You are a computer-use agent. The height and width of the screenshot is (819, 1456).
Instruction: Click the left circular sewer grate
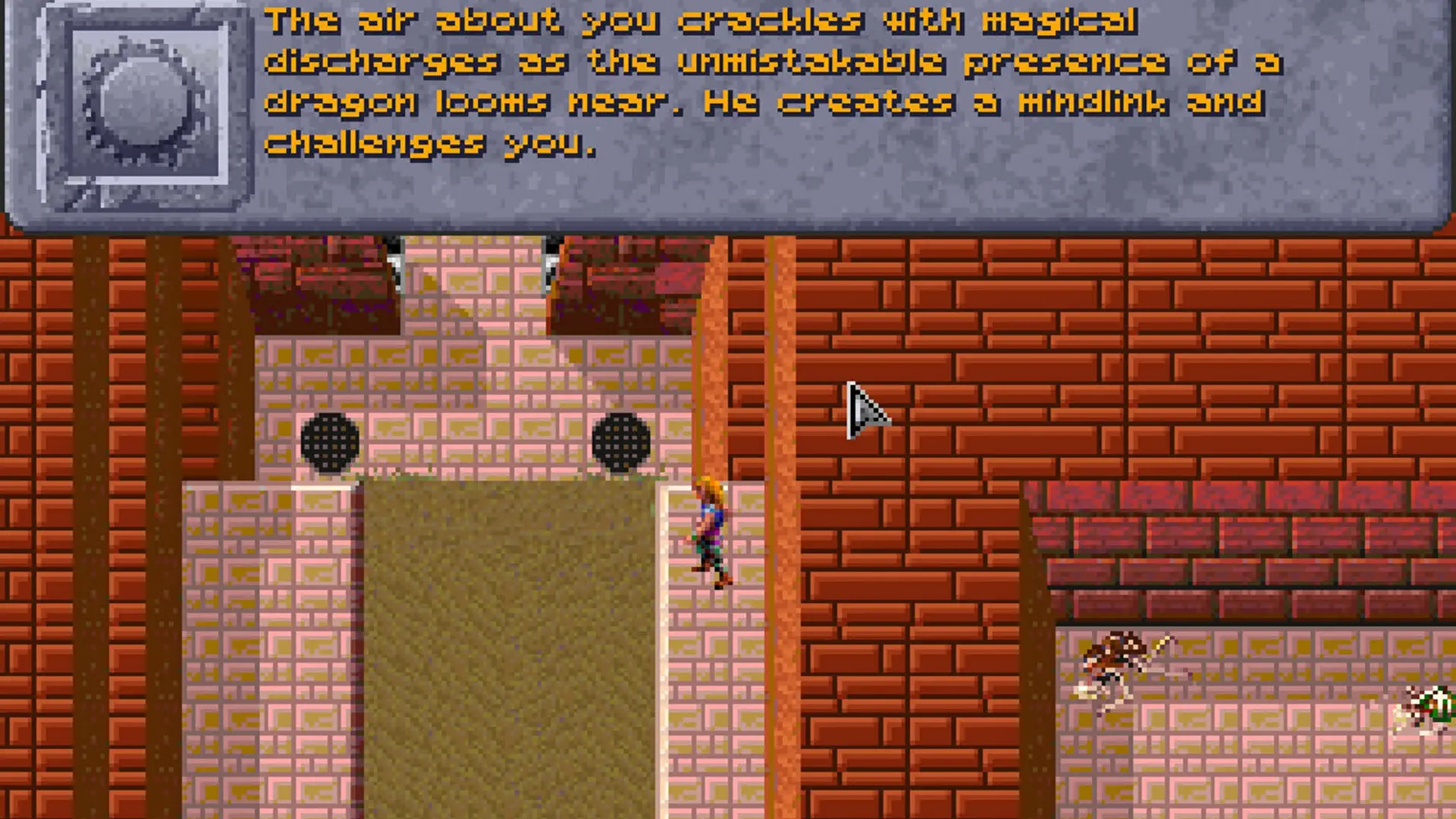click(330, 444)
